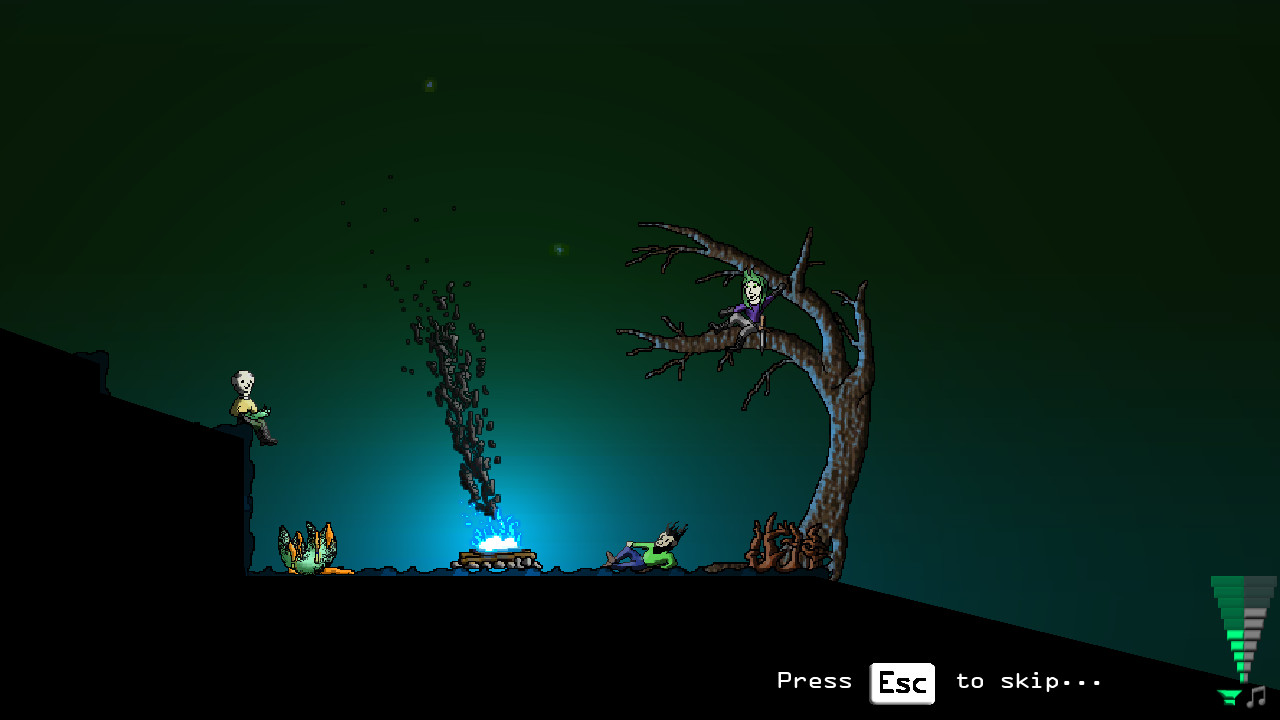Click the stone base under the campfire

(x=497, y=563)
